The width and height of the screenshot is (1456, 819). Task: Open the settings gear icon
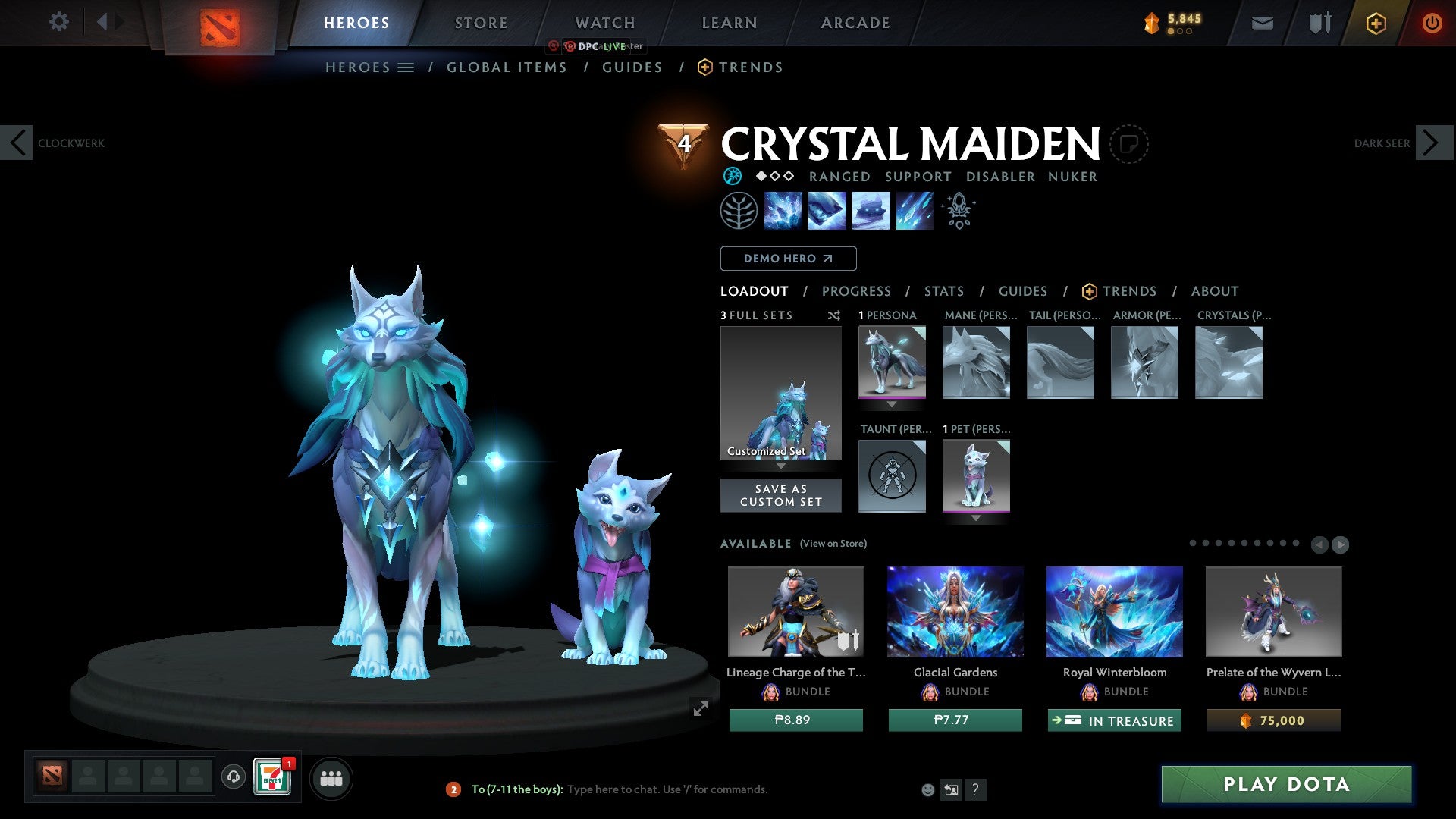coord(59,23)
